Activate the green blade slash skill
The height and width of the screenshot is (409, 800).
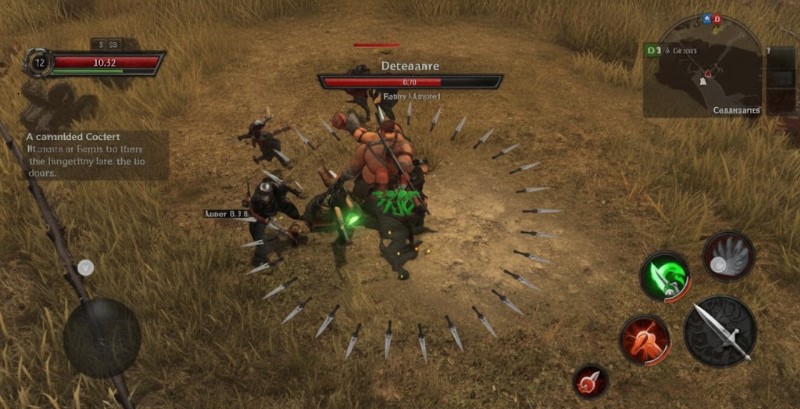(664, 276)
